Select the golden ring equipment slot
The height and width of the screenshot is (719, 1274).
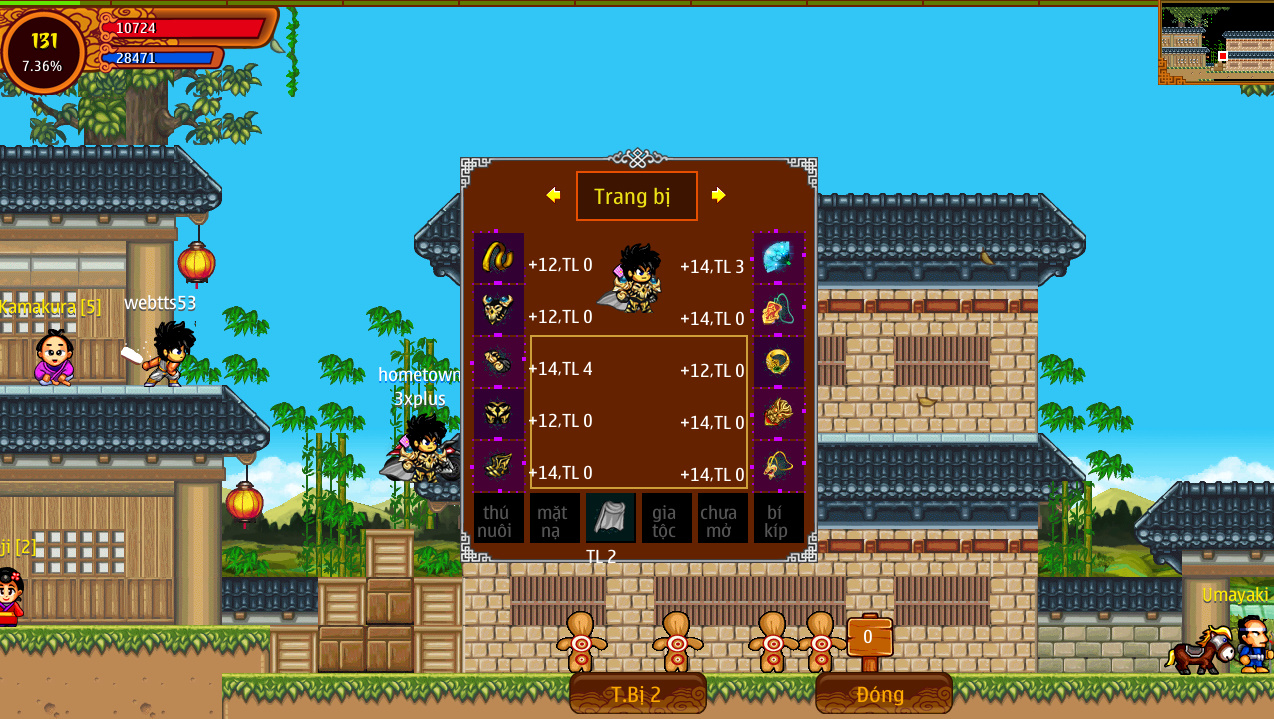click(x=778, y=362)
